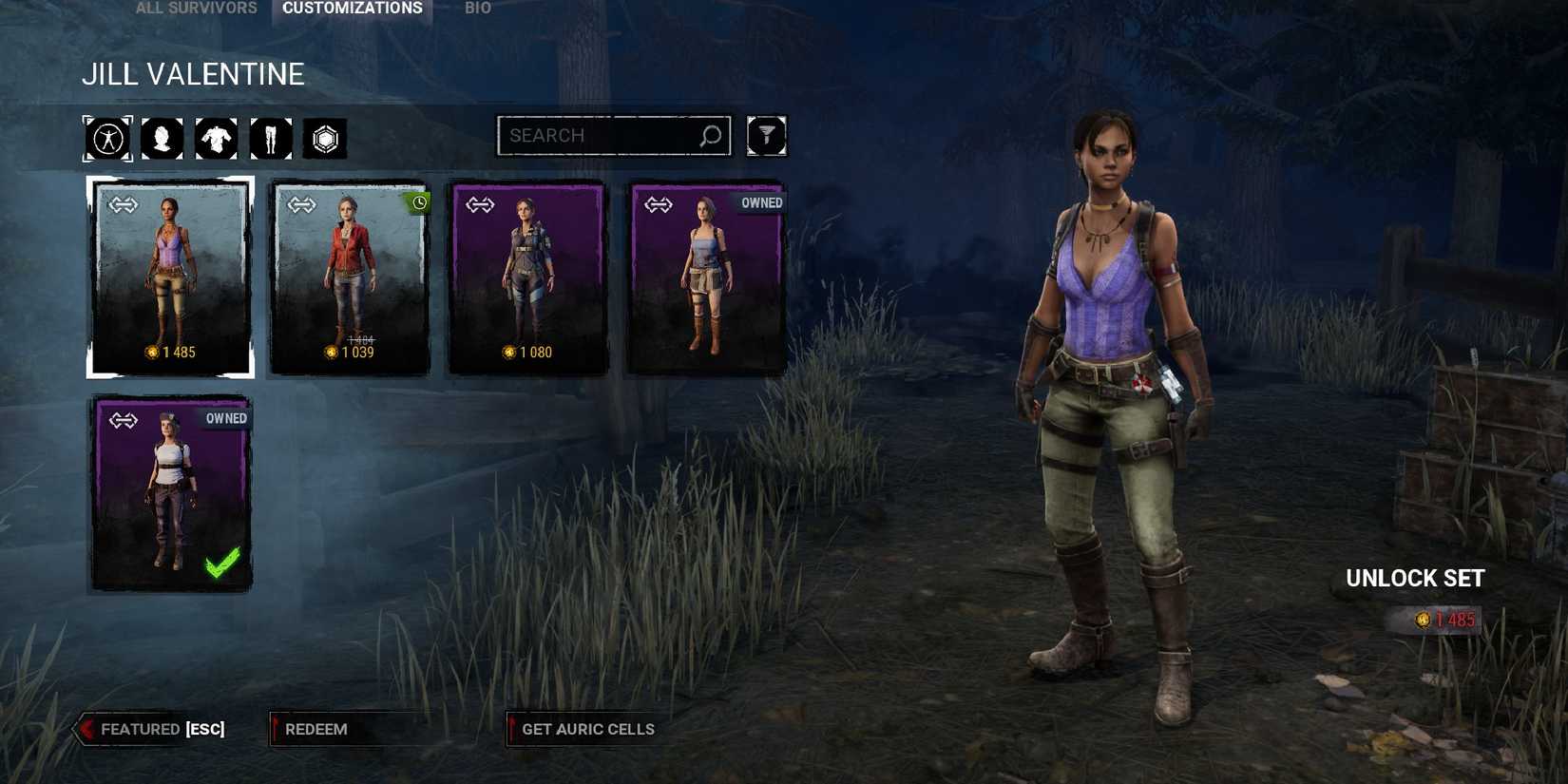This screenshot has height=784, width=1568.
Task: Open the 1080 purple outfit details
Action: (526, 276)
